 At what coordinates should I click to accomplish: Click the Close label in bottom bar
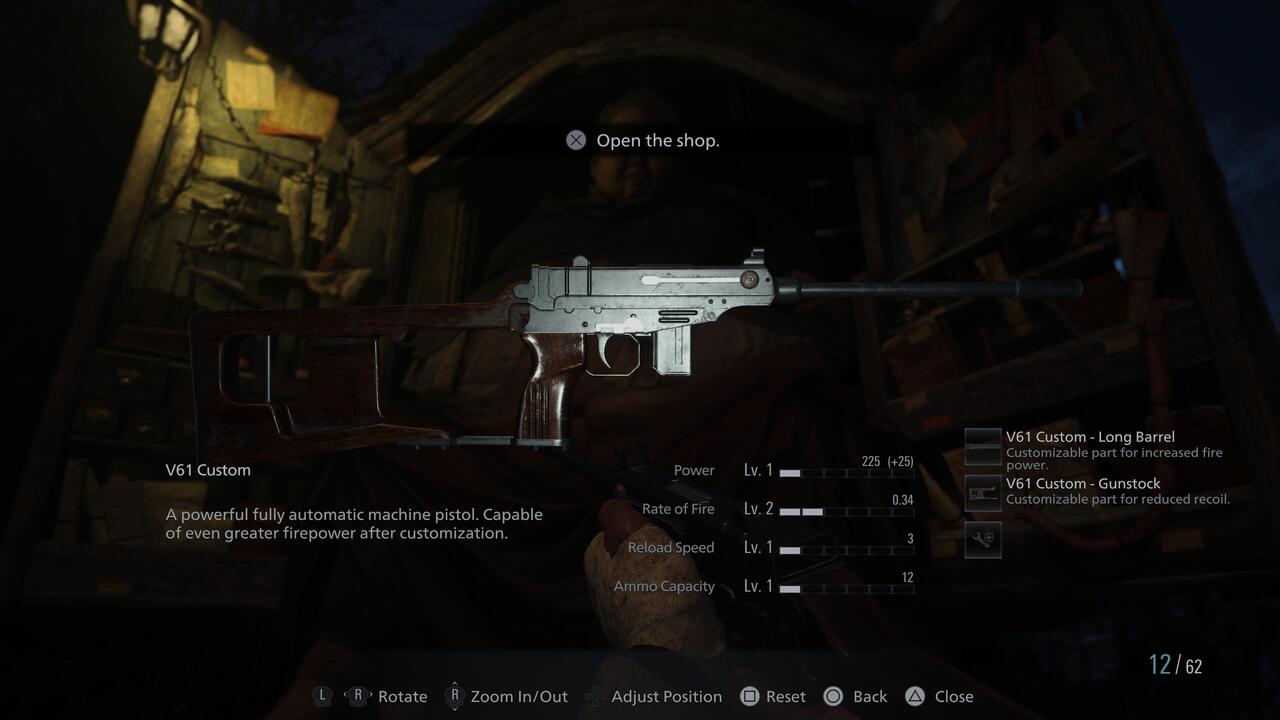click(954, 696)
